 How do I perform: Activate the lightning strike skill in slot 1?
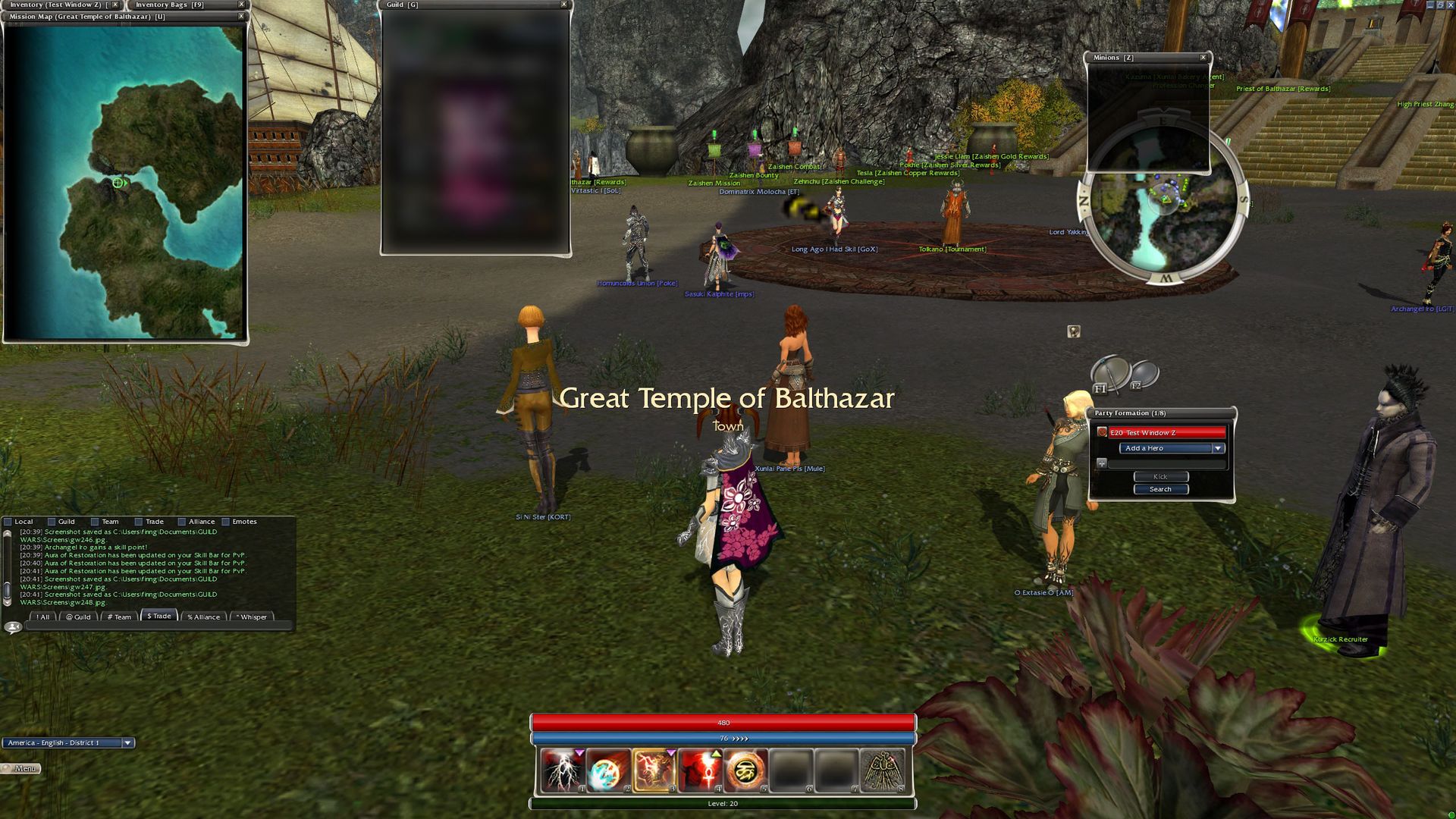(x=562, y=770)
